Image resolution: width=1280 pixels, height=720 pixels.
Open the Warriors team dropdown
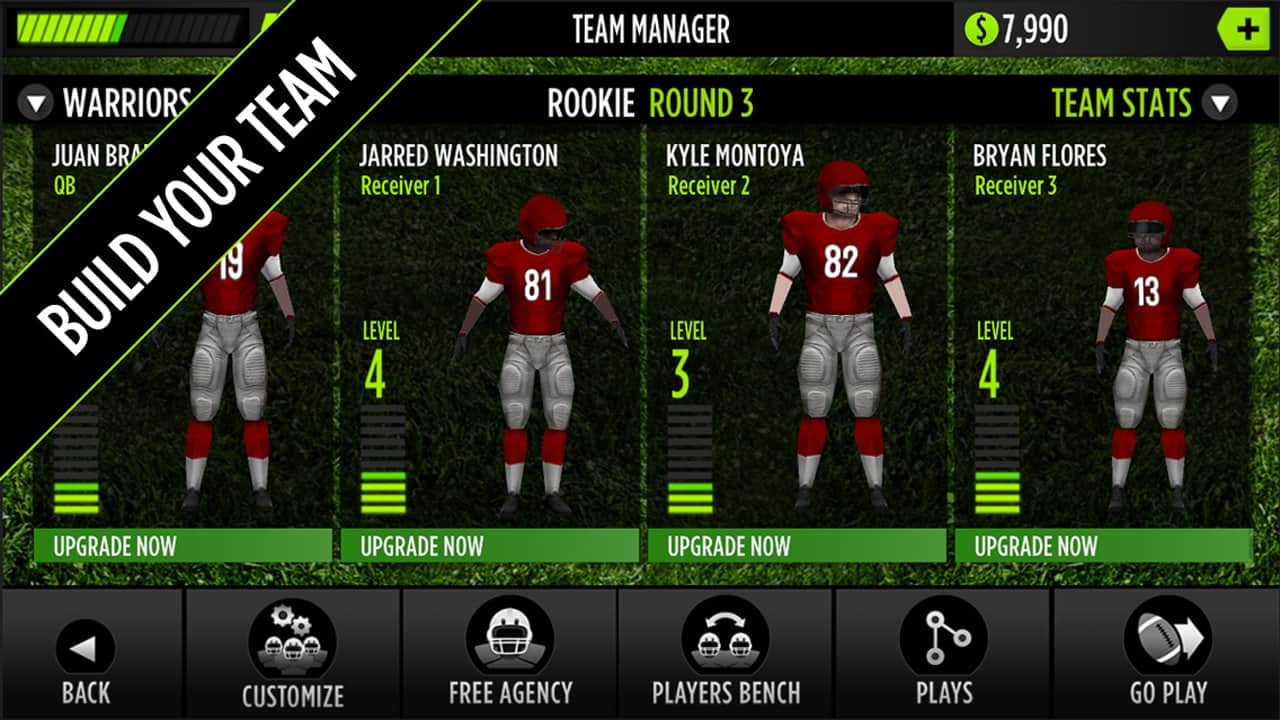tap(37, 102)
